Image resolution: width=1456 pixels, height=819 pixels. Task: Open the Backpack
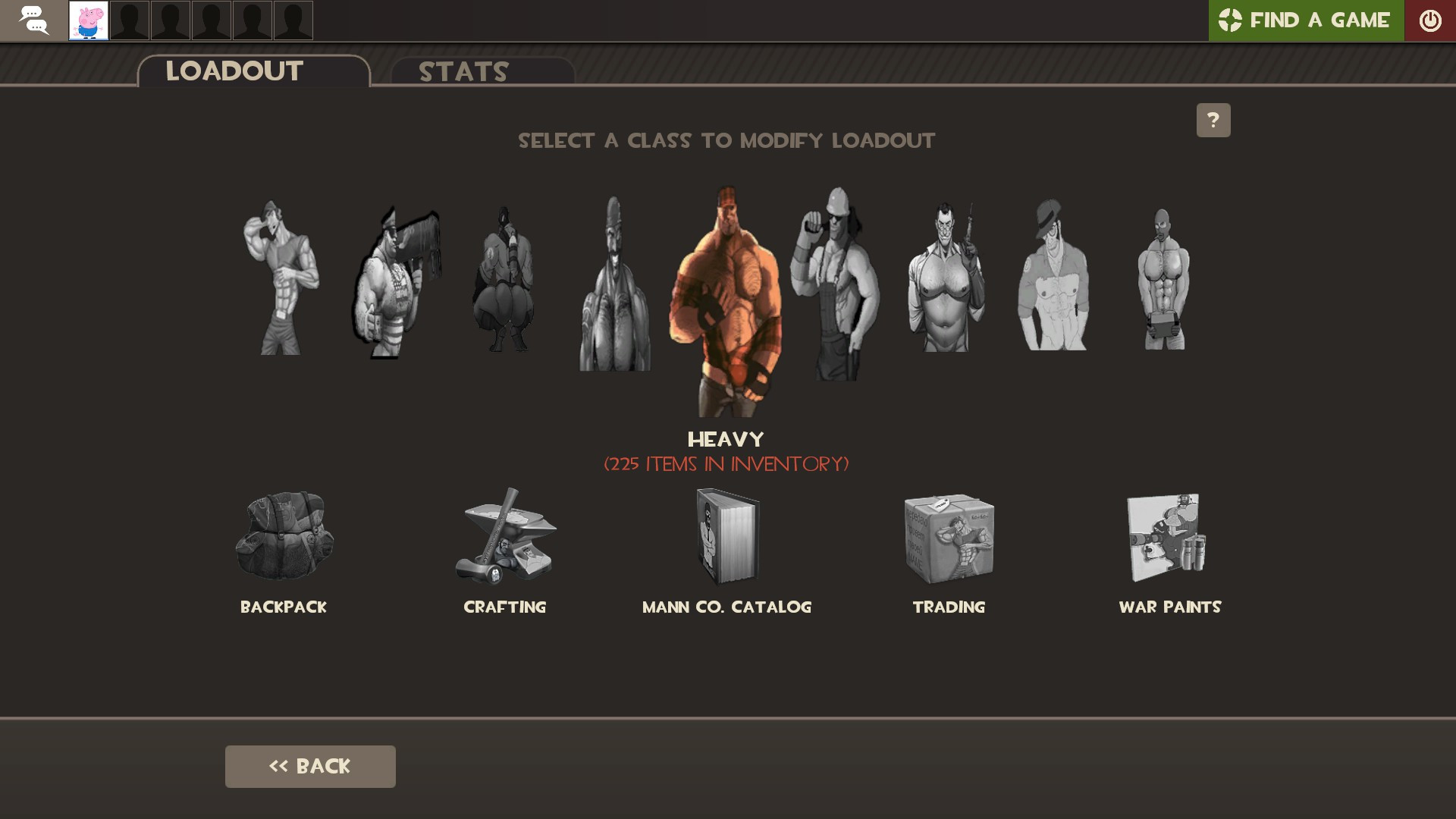(x=284, y=538)
